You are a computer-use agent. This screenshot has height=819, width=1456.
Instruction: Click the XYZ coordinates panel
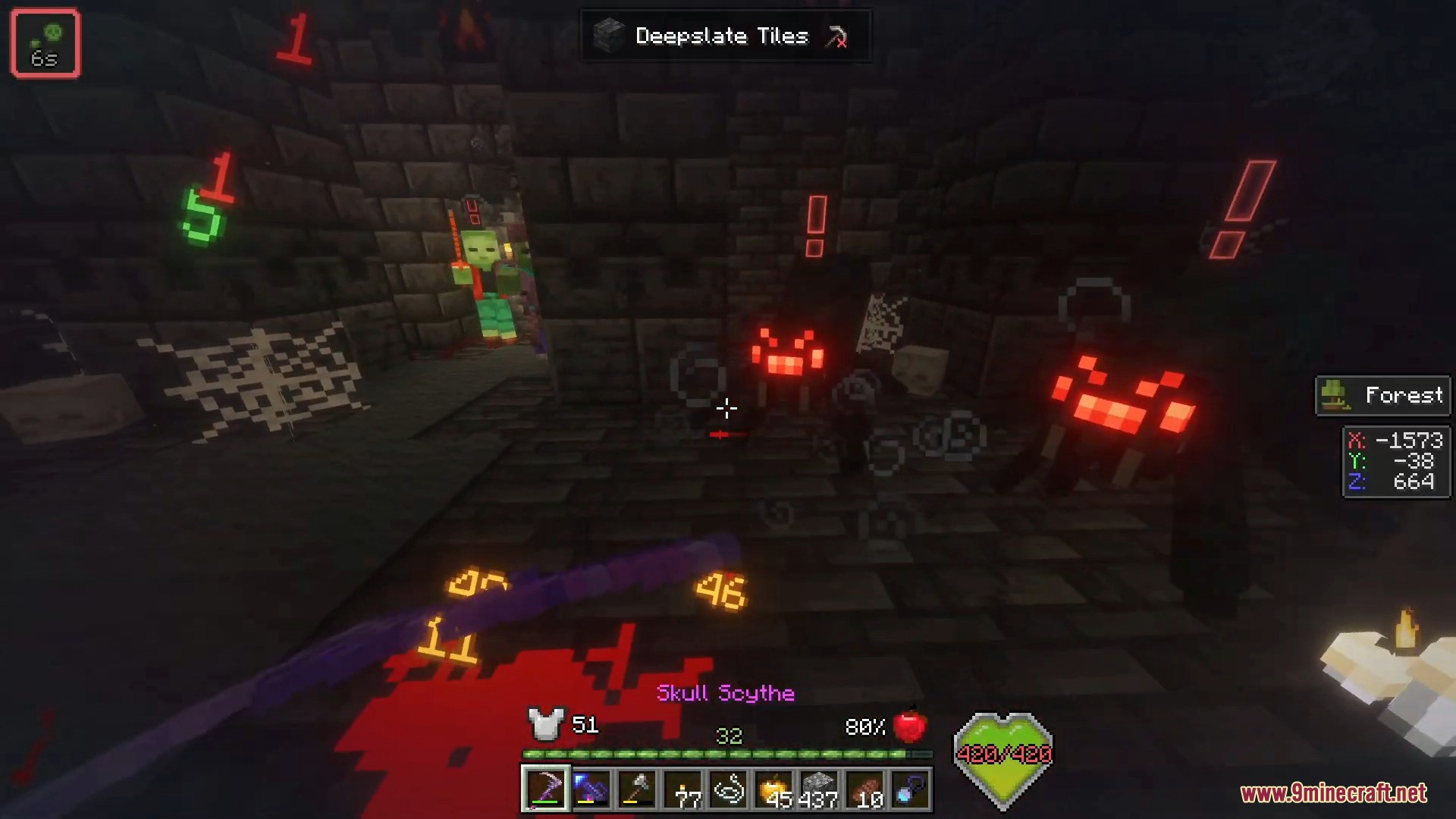click(1396, 461)
